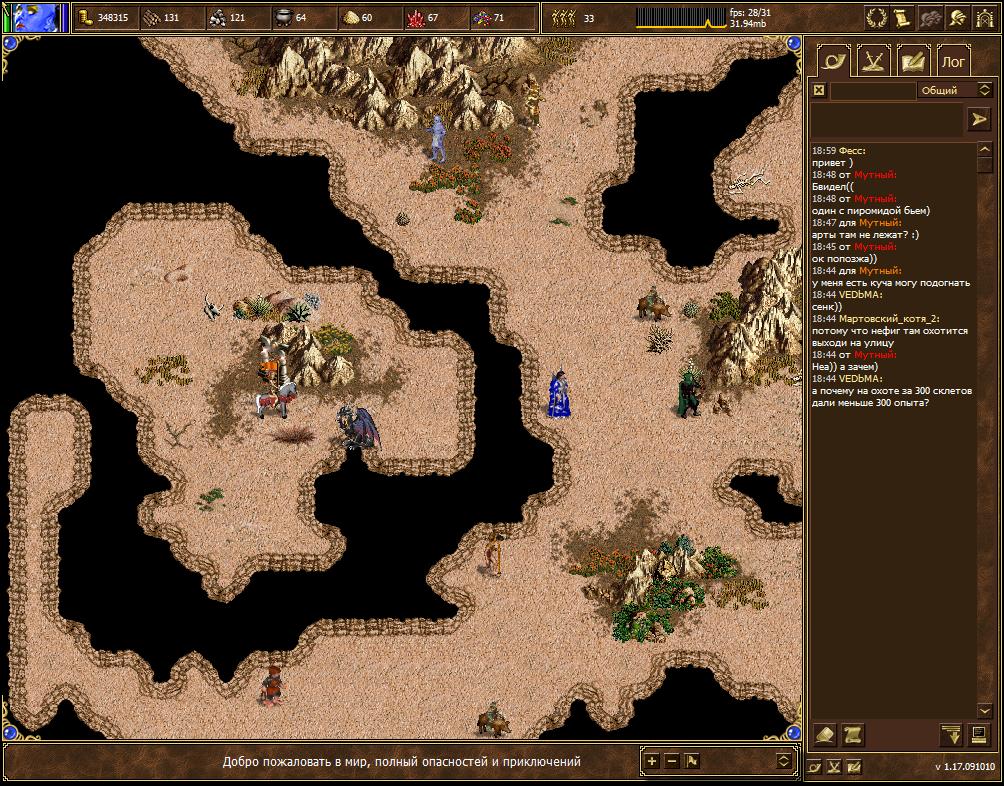The height and width of the screenshot is (786, 1004).
Task: Click the minus zoom-out button
Action: pos(672,761)
